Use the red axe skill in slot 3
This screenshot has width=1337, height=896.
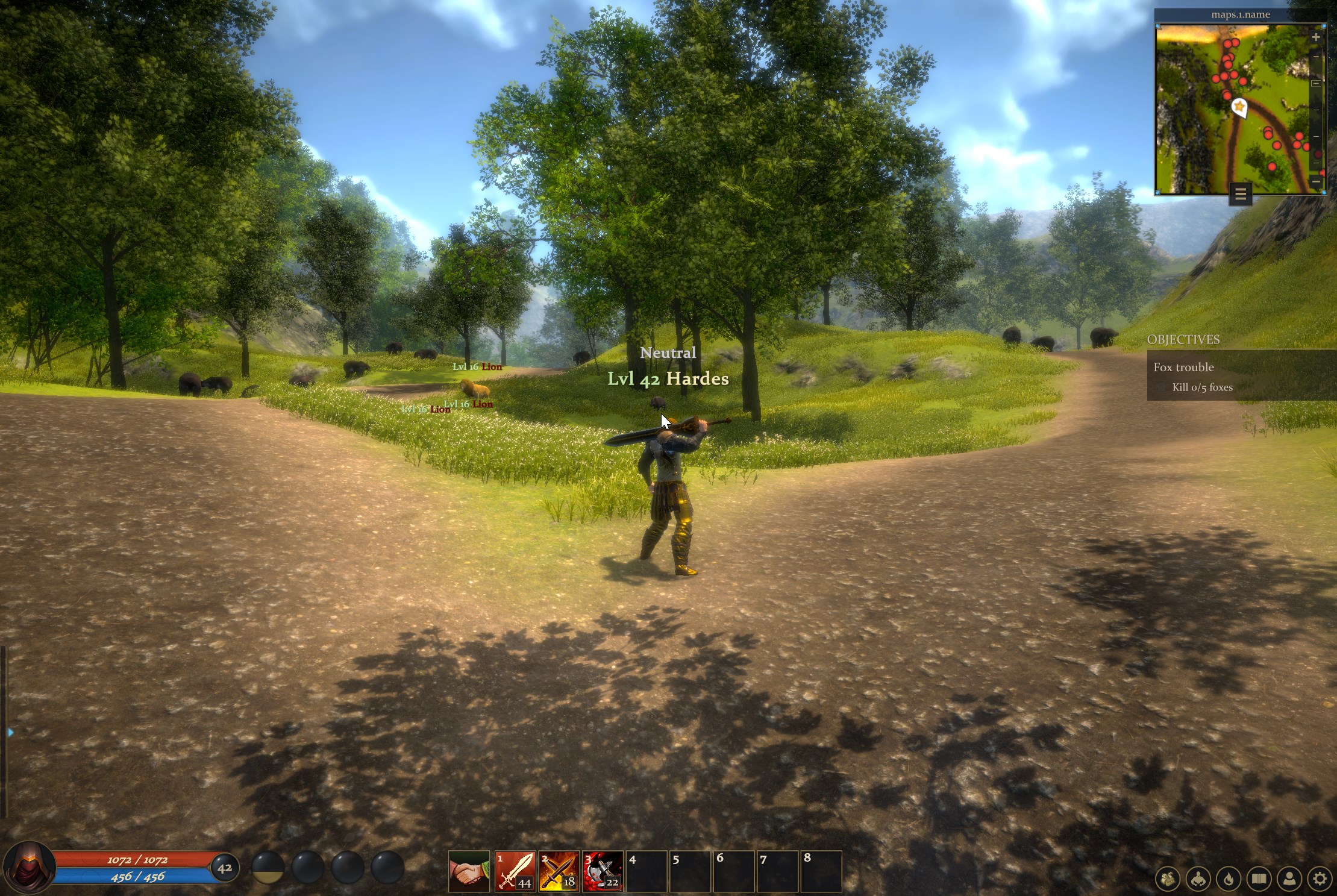[x=603, y=869]
